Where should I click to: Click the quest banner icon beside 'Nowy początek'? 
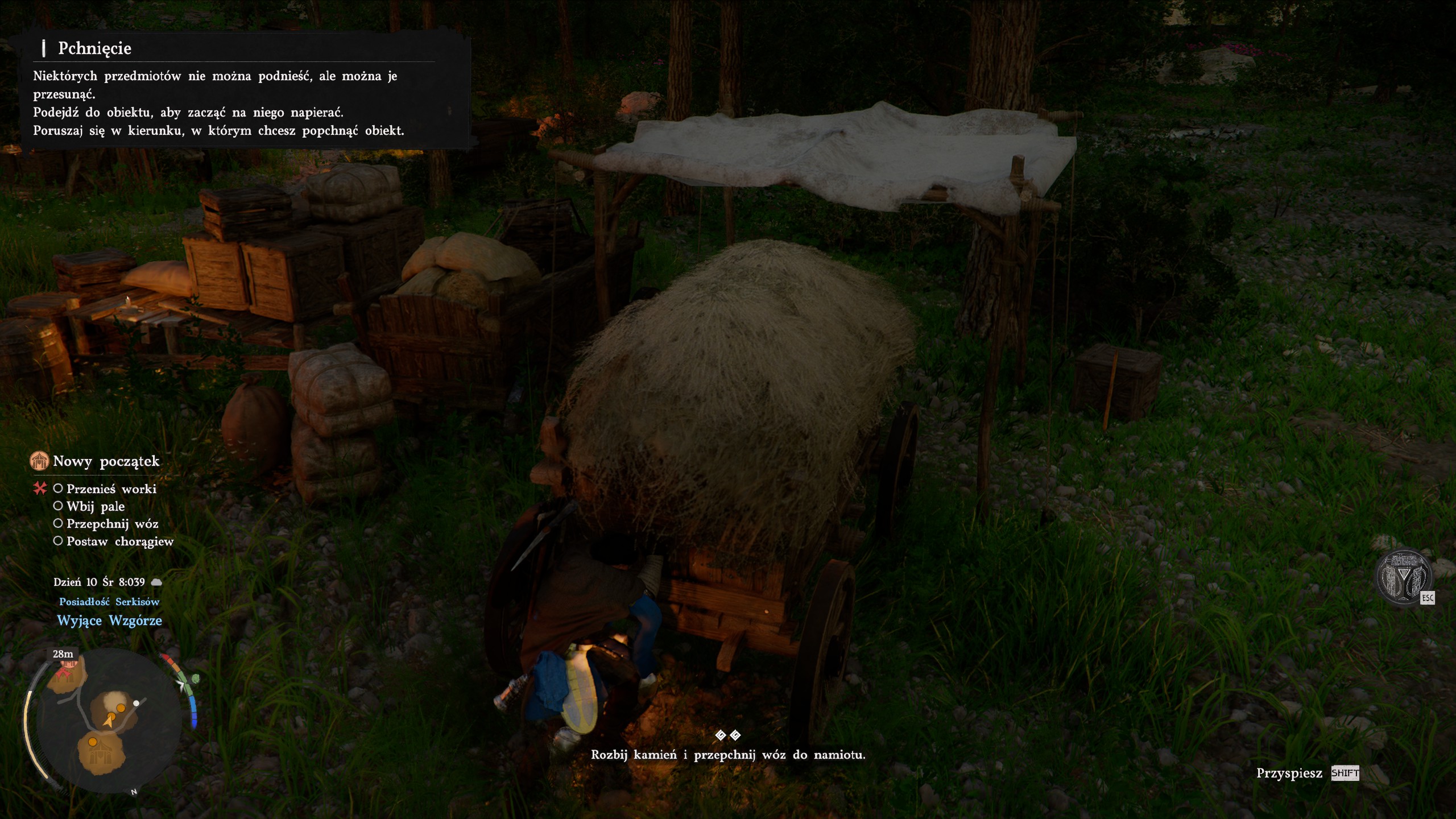pyautogui.click(x=39, y=461)
